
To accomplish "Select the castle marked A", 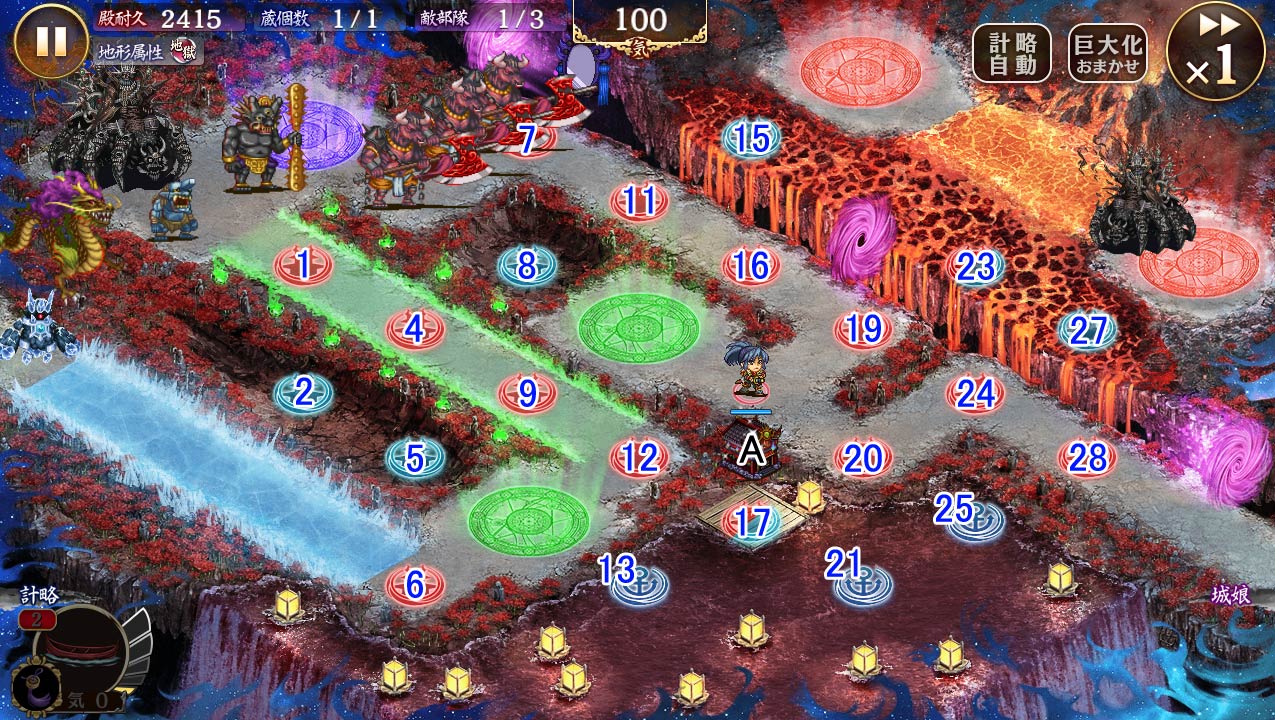I will (751, 450).
